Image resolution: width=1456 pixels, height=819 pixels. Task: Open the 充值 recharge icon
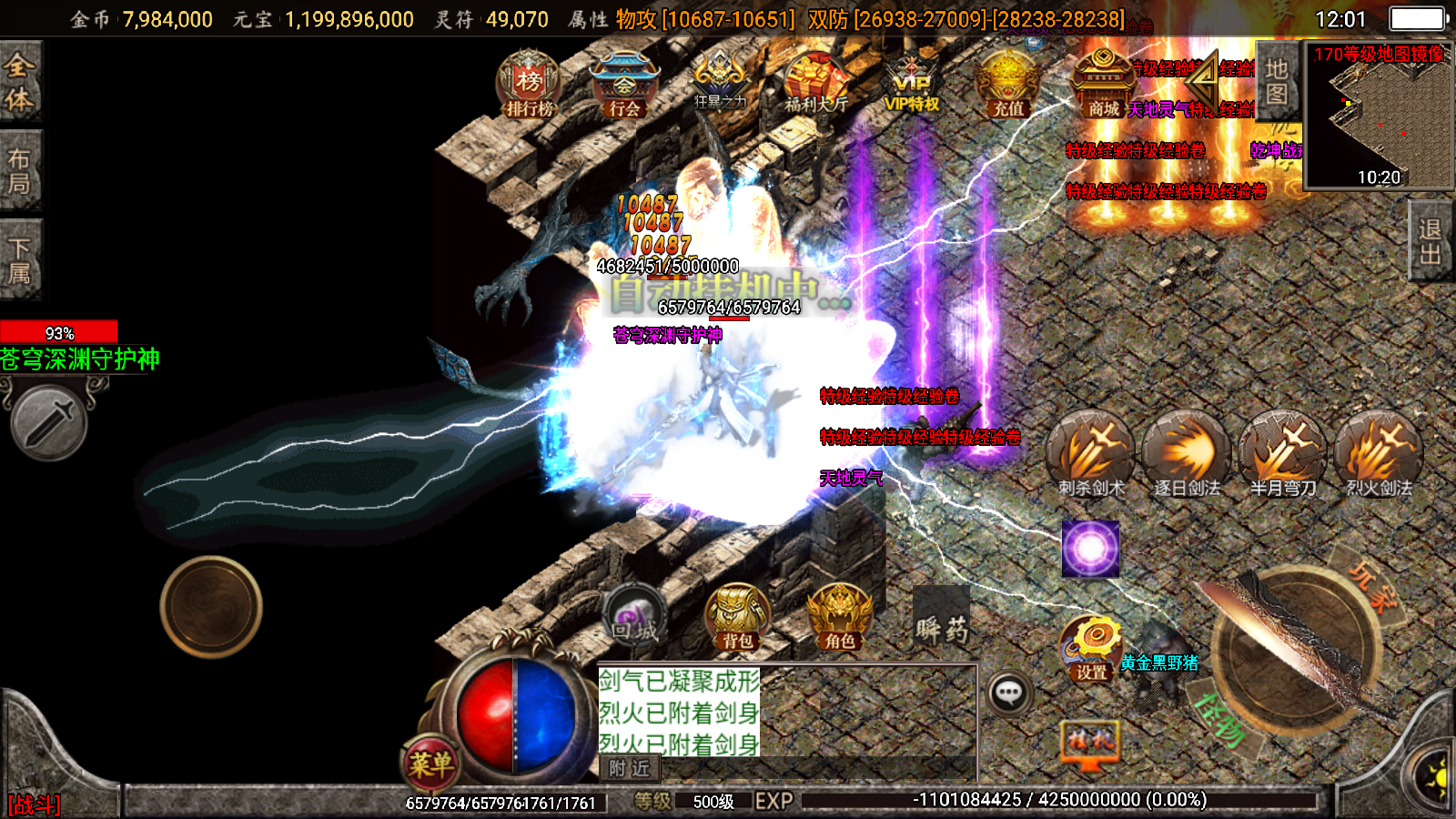tap(1007, 85)
